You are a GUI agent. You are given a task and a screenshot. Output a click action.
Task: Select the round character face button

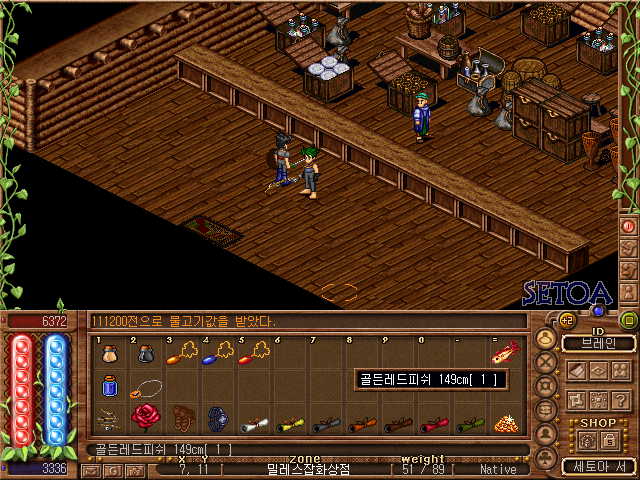pyautogui.click(x=546, y=338)
